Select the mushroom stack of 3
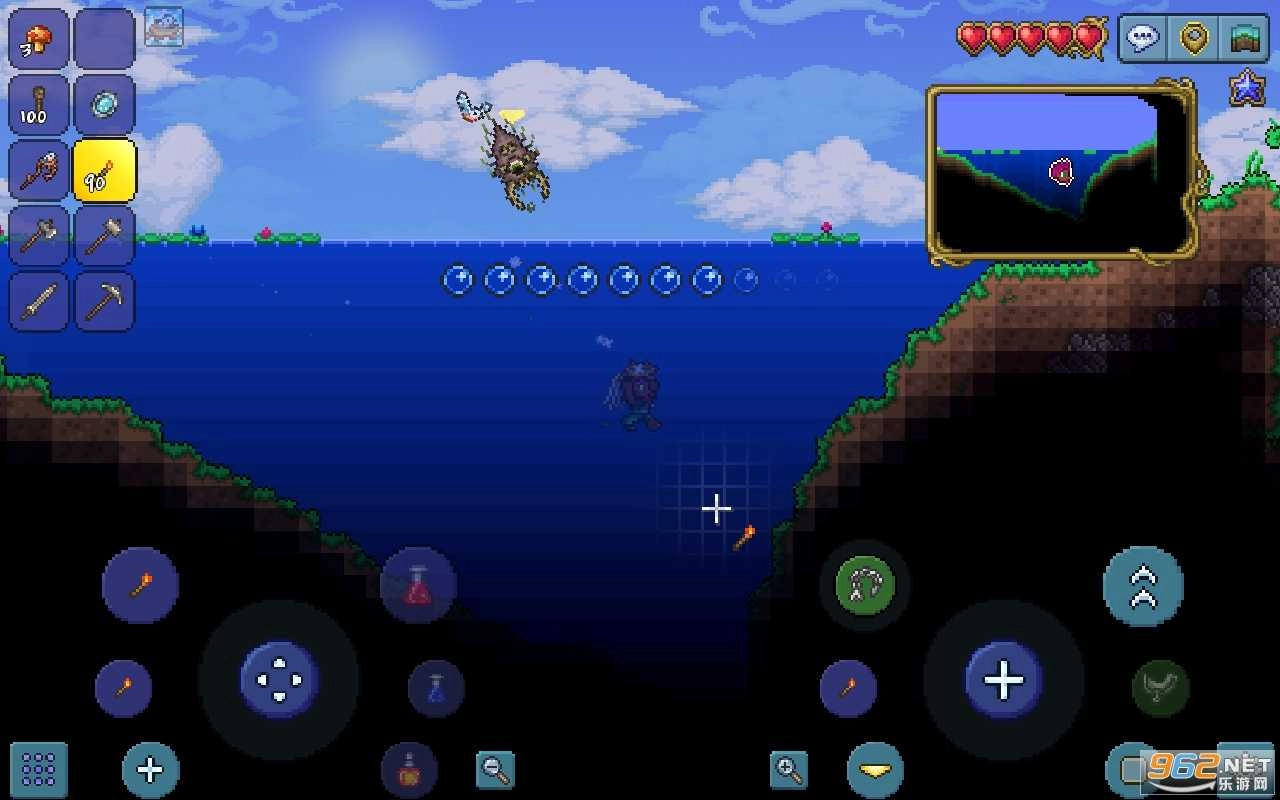Screen dimensions: 1280x800 pyautogui.click(x=38, y=38)
